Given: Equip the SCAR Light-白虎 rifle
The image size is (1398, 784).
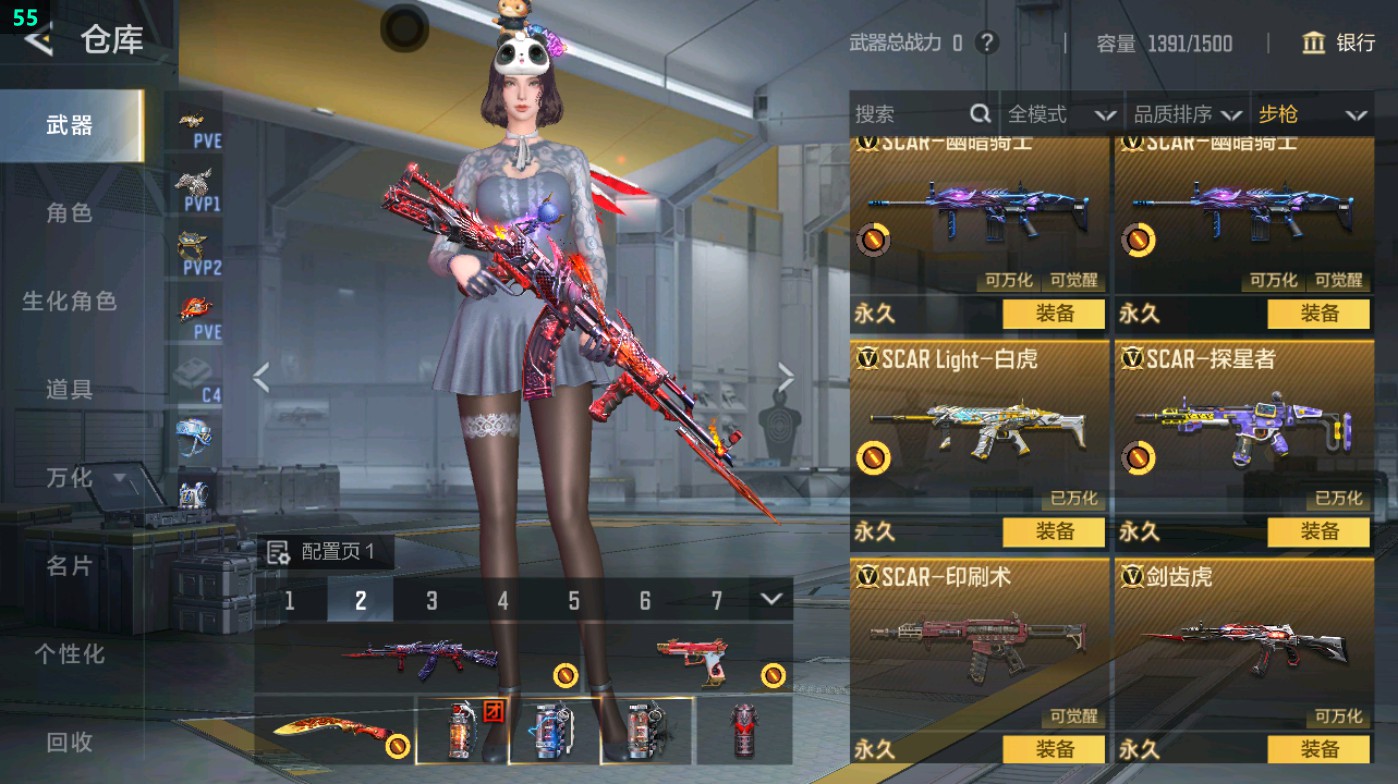Looking at the screenshot, I should 1054,531.
